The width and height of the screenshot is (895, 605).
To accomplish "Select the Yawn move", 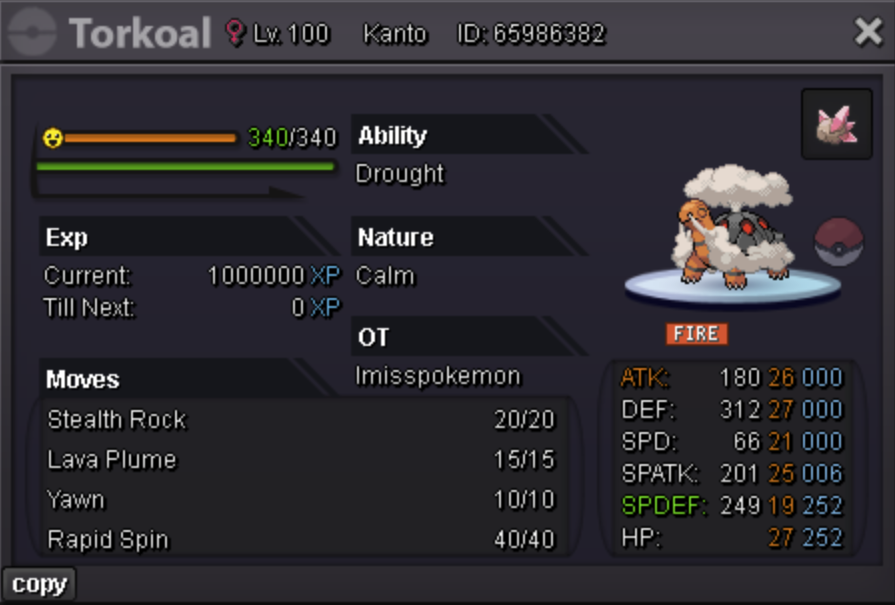I will click(300, 500).
